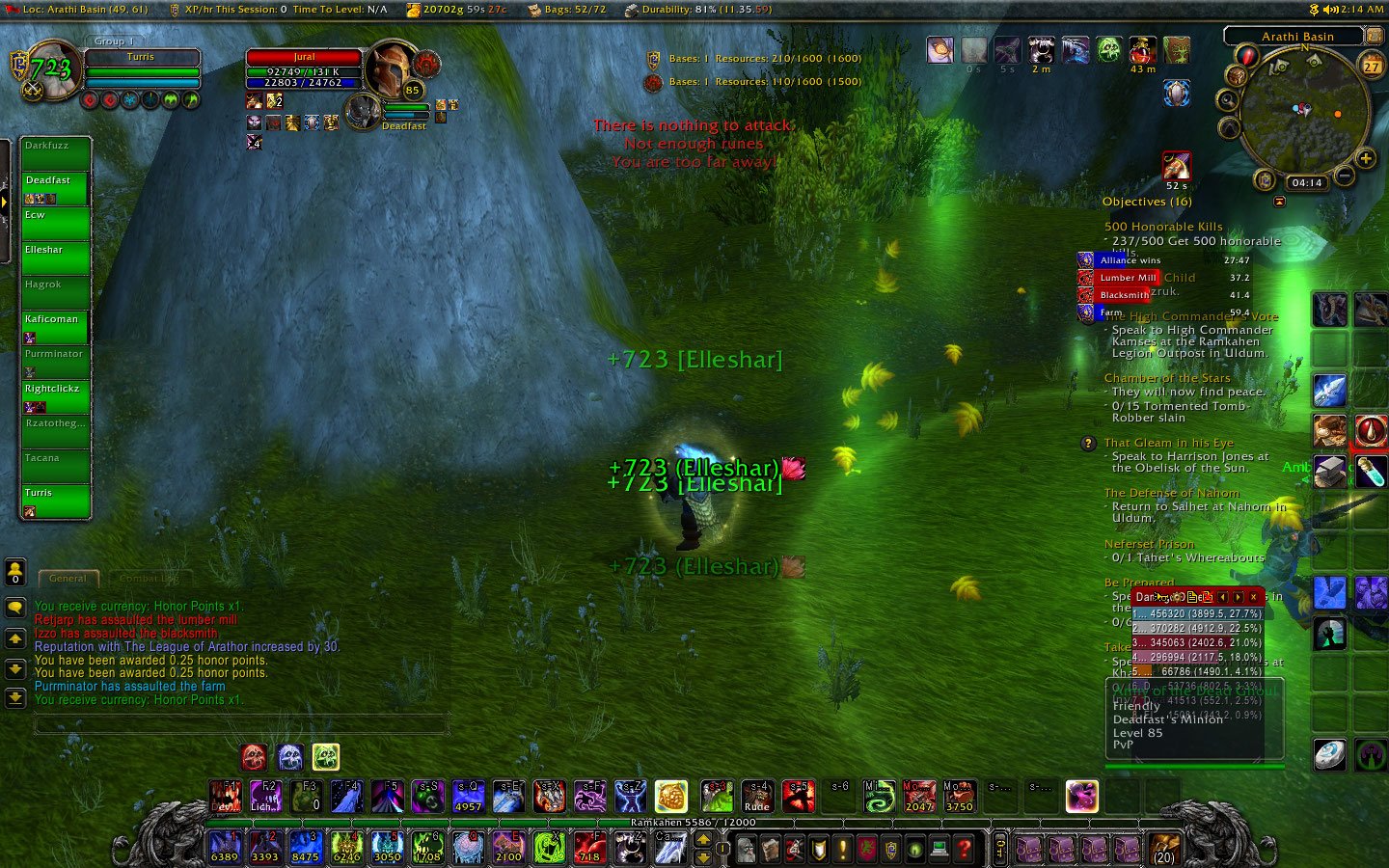Switch to the General chat tab
Viewport: 1389px width, 868px height.
coord(68,579)
